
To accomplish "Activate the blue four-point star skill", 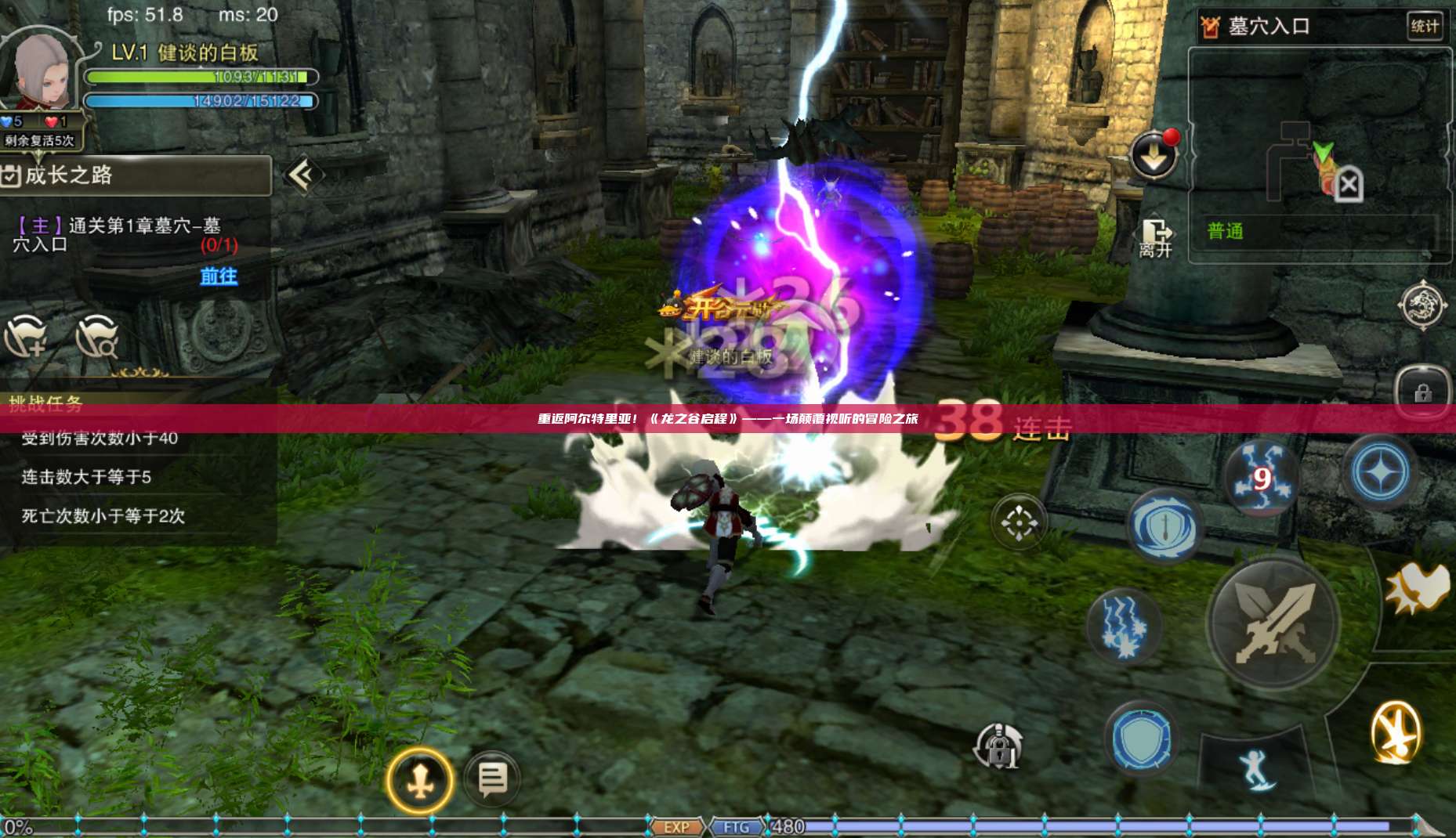I will click(1379, 472).
